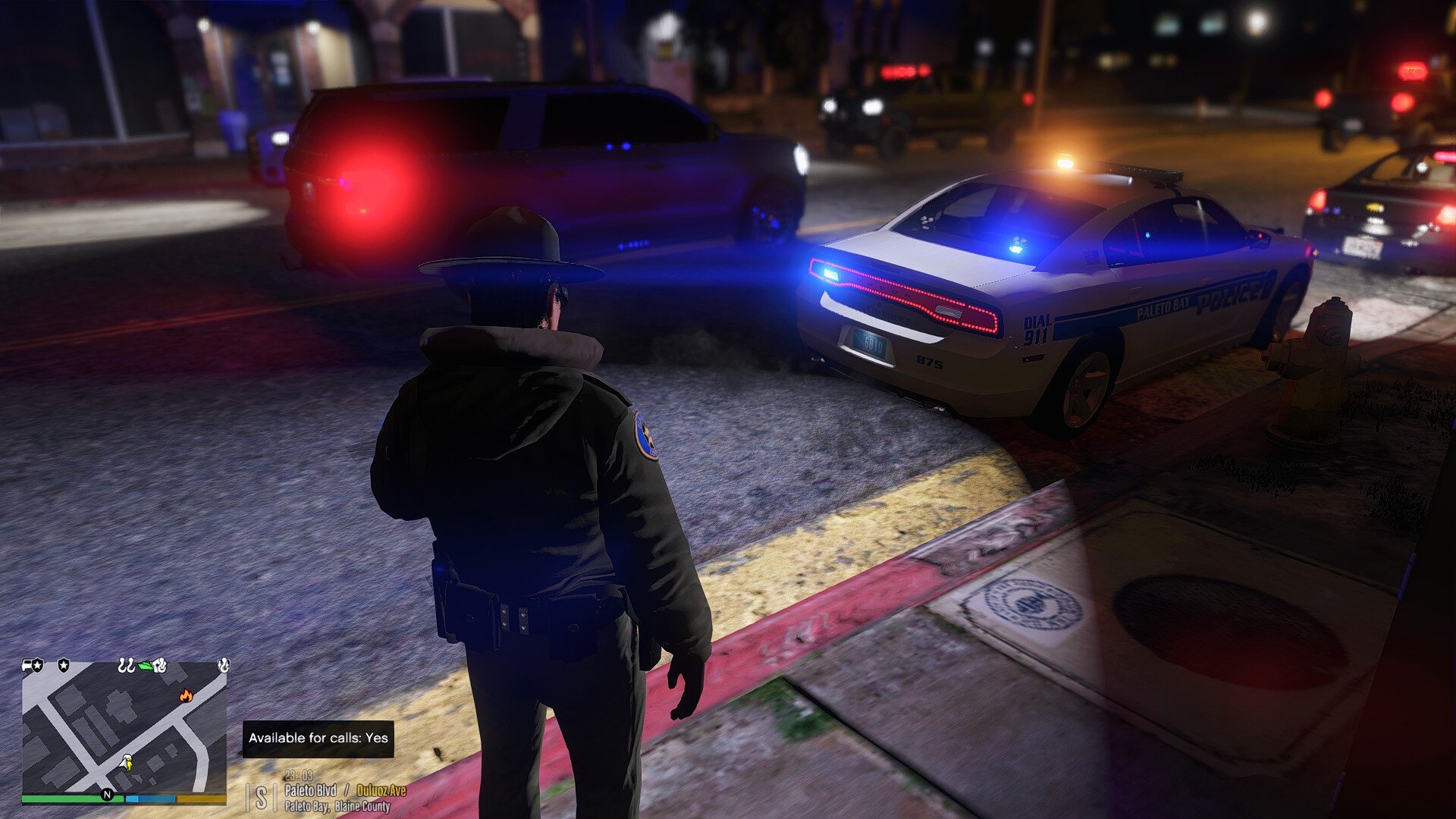Screen dimensions: 1456x819
Task: Click the police car blip on the minimap
Action: tap(33, 665)
